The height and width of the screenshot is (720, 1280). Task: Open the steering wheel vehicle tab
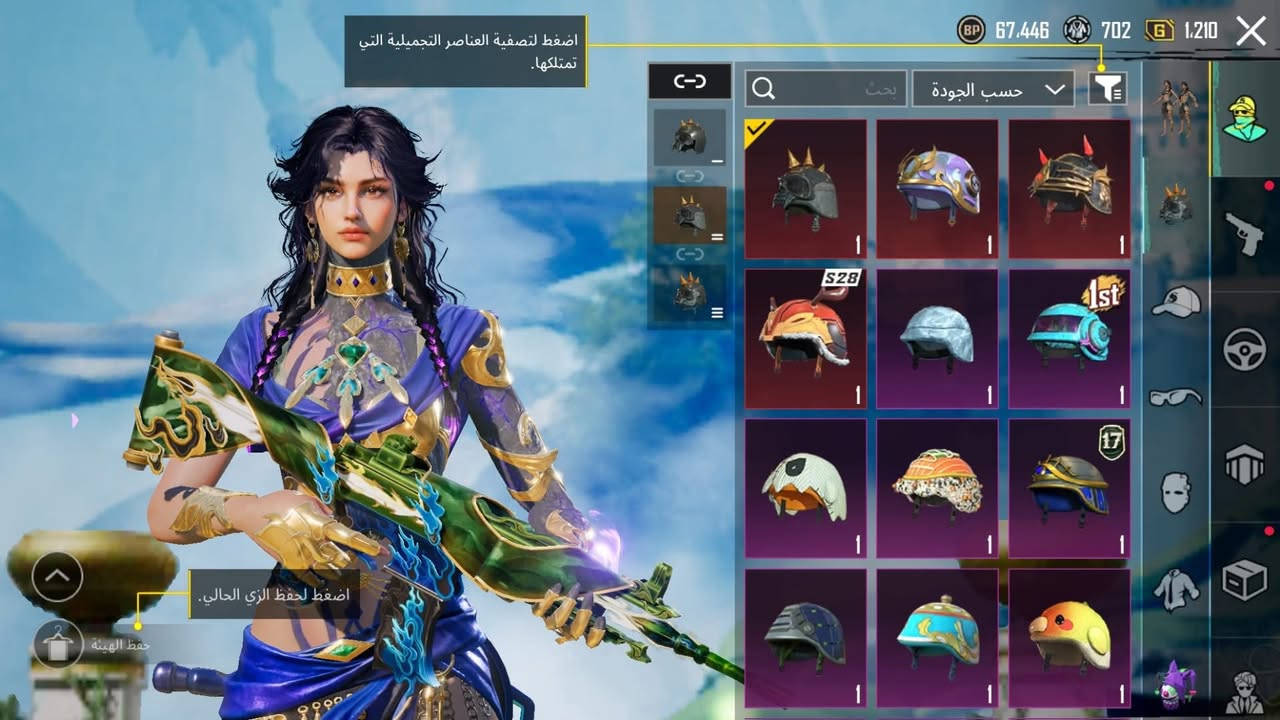pos(1244,350)
